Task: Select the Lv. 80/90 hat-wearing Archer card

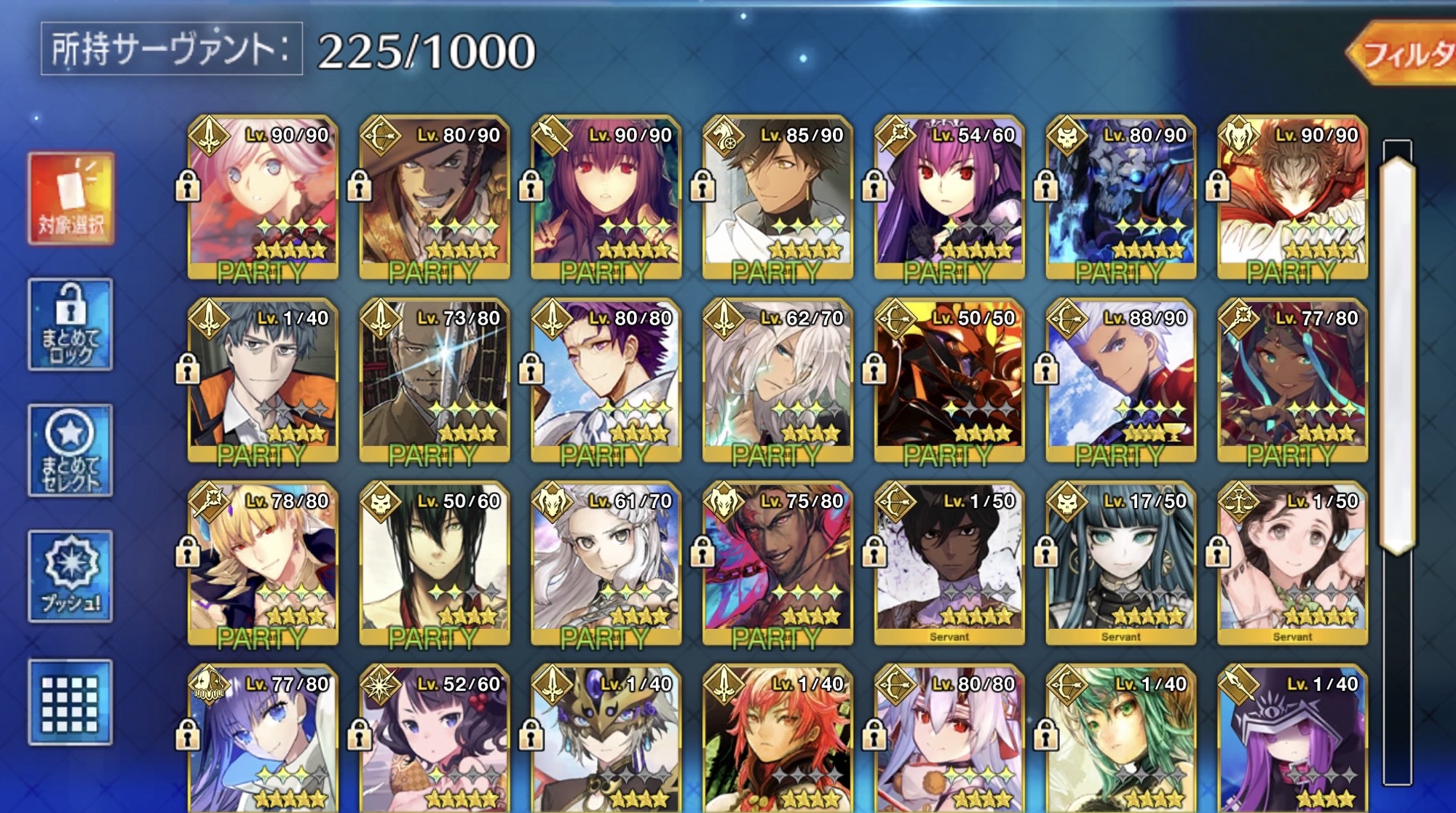Action: (x=435, y=197)
